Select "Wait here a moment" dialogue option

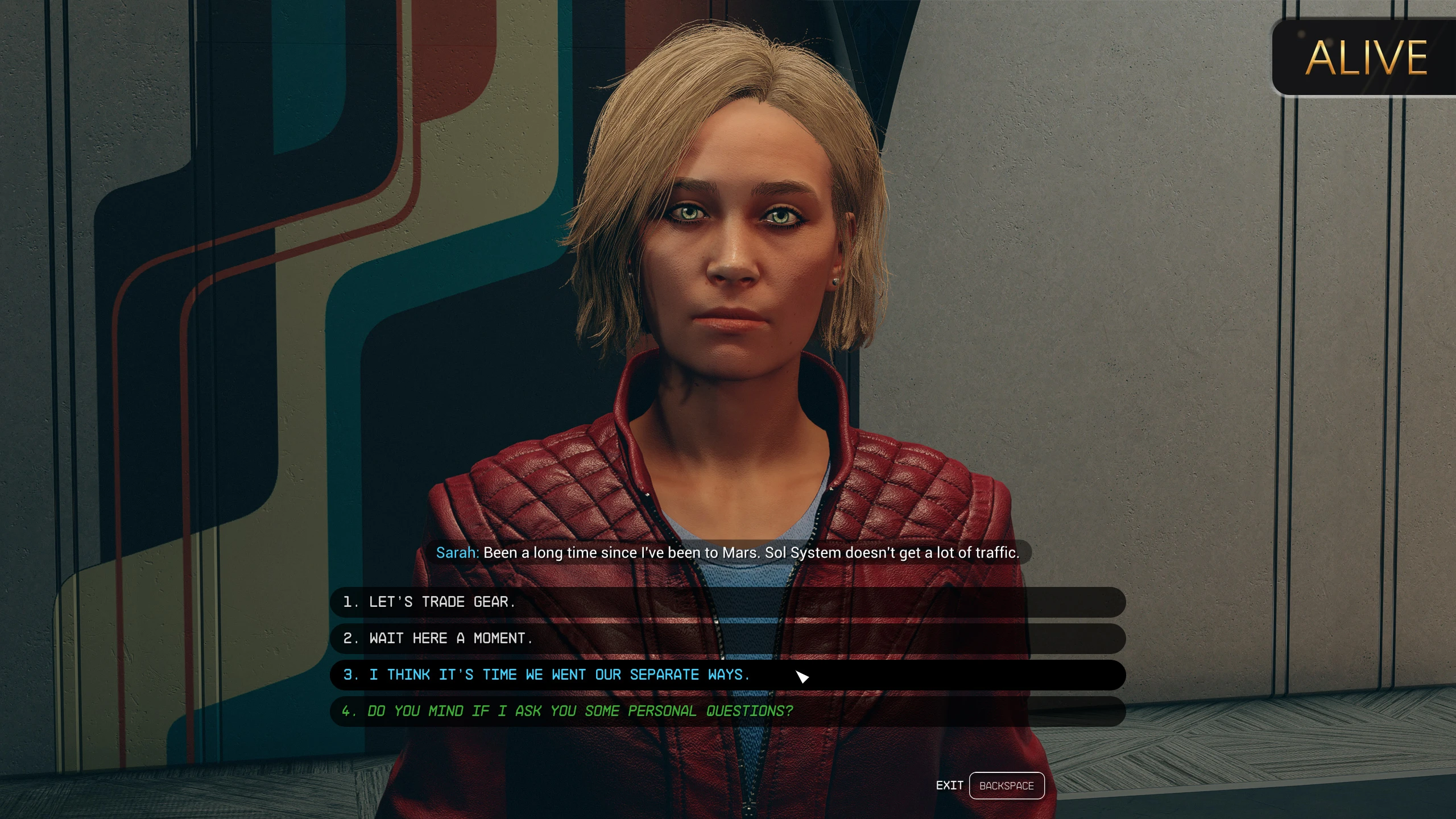(450, 638)
